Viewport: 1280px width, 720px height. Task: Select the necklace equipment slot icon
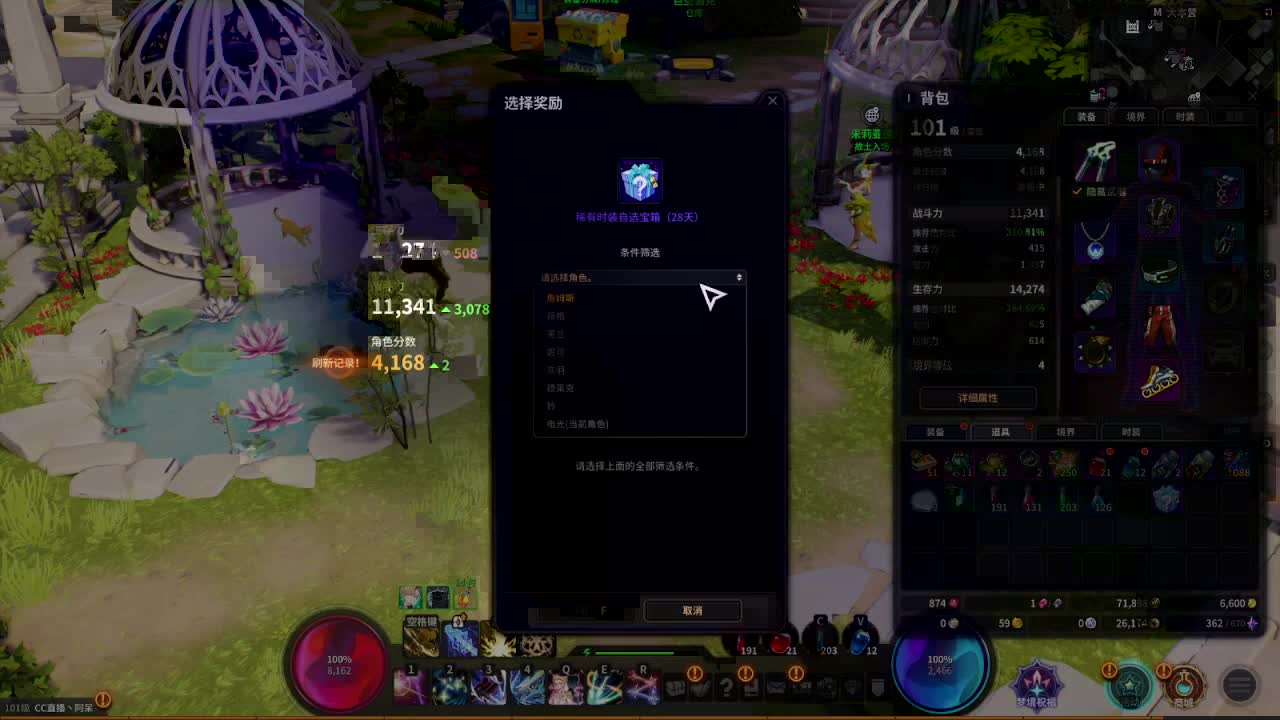pyautogui.click(x=1096, y=245)
